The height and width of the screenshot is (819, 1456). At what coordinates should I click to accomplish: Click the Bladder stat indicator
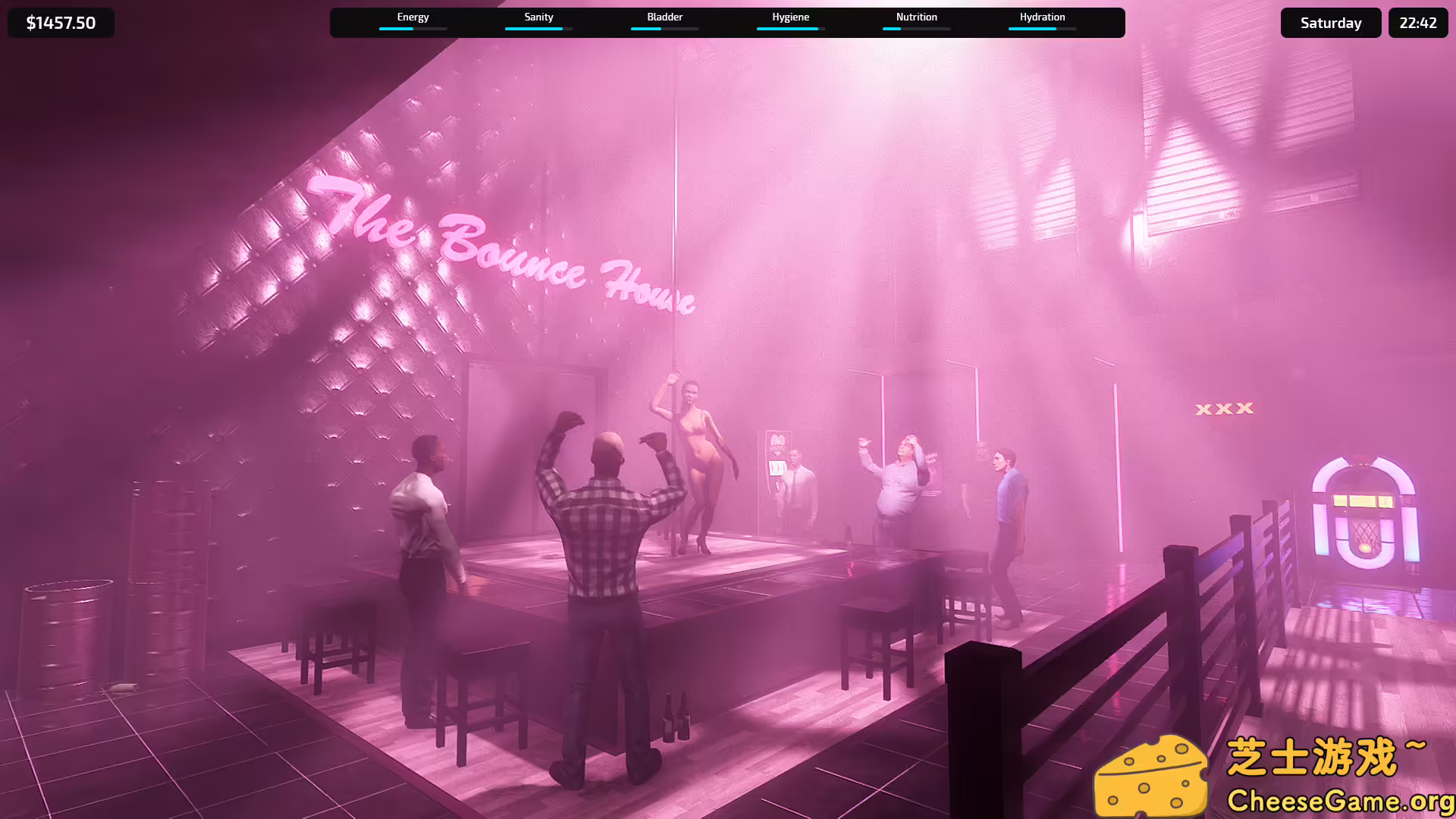[x=664, y=17]
